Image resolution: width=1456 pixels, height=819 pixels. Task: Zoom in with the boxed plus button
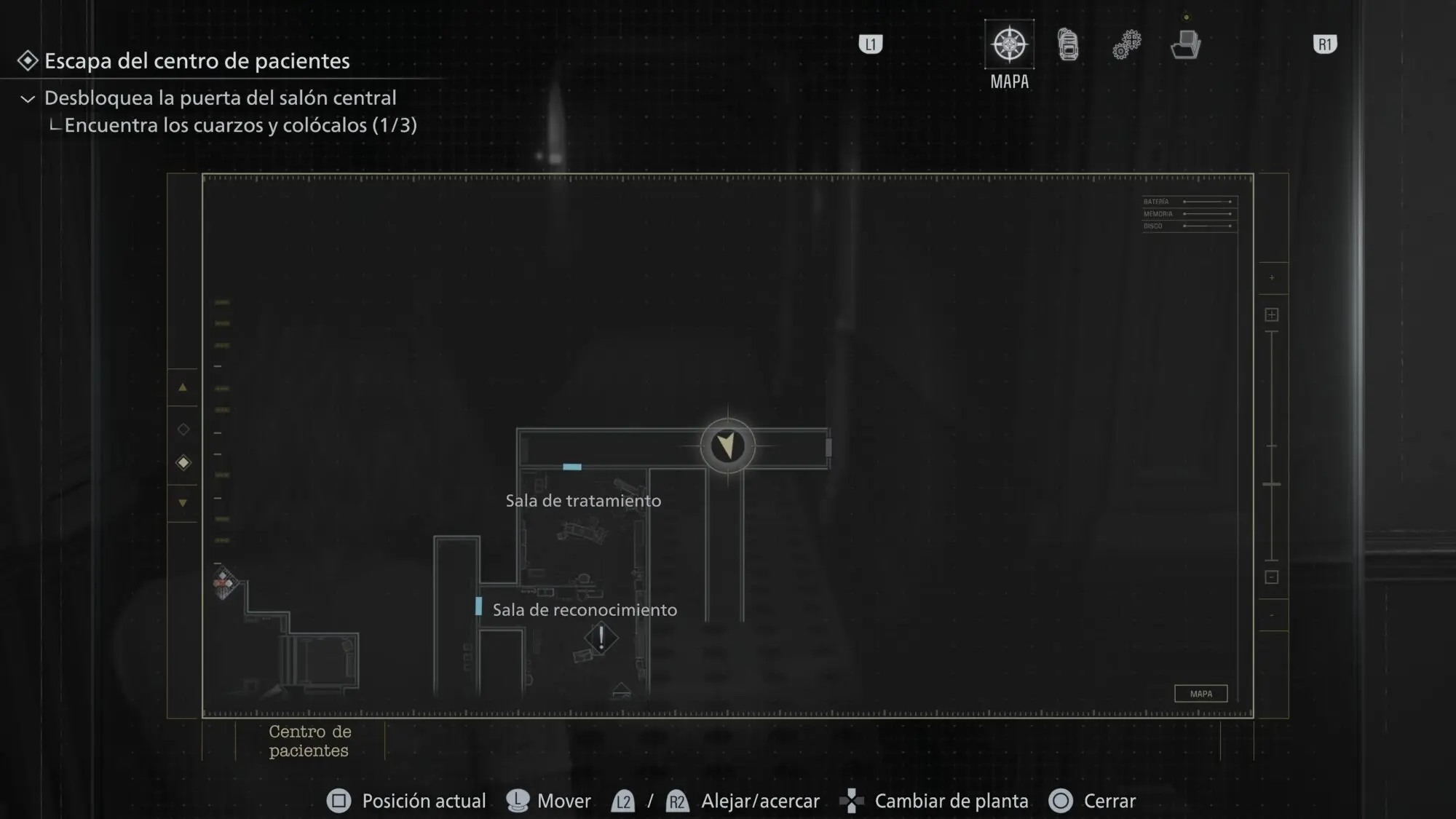tap(1272, 314)
